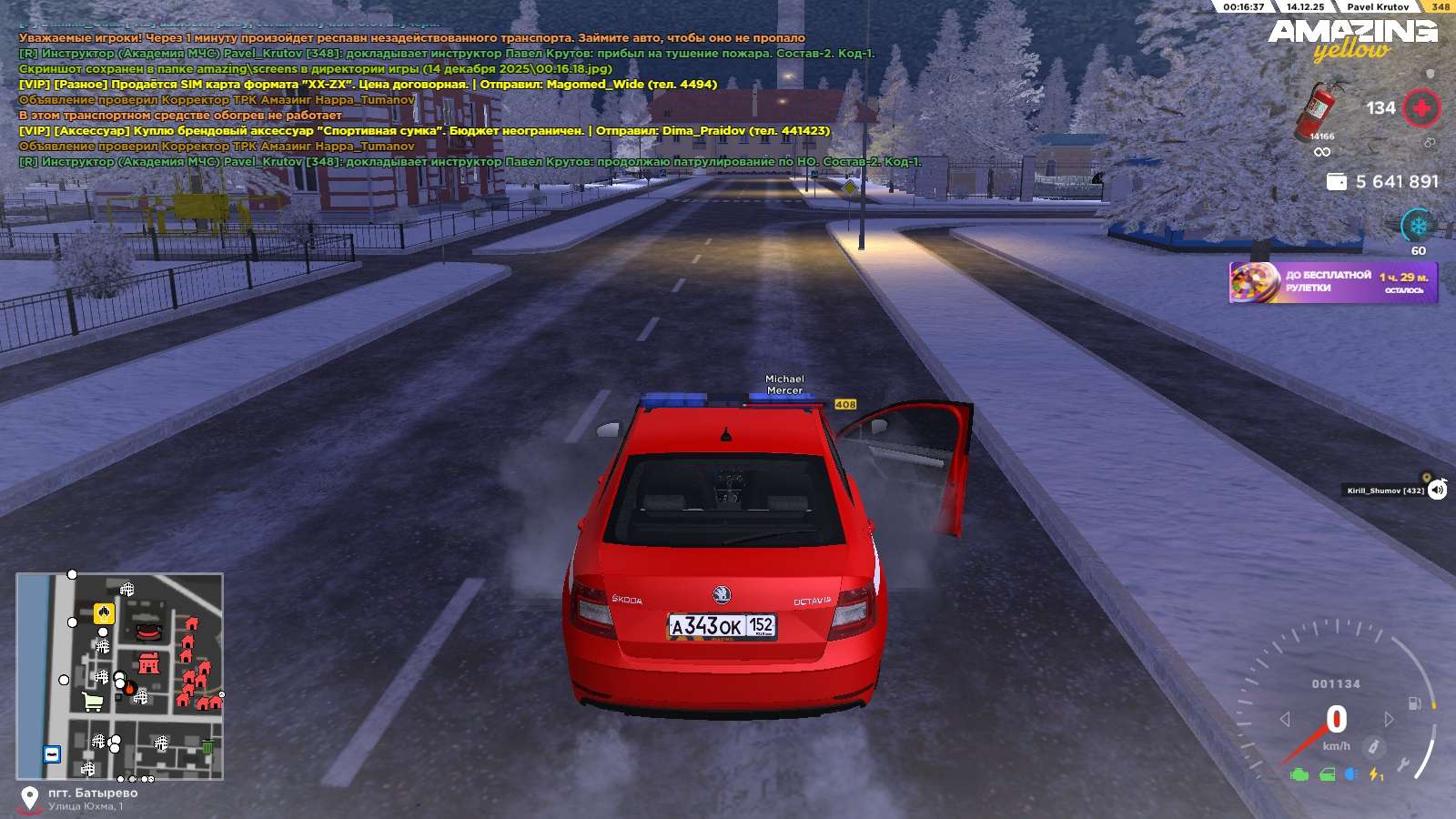Click the yellow lightning bolt indicator

point(1376,774)
